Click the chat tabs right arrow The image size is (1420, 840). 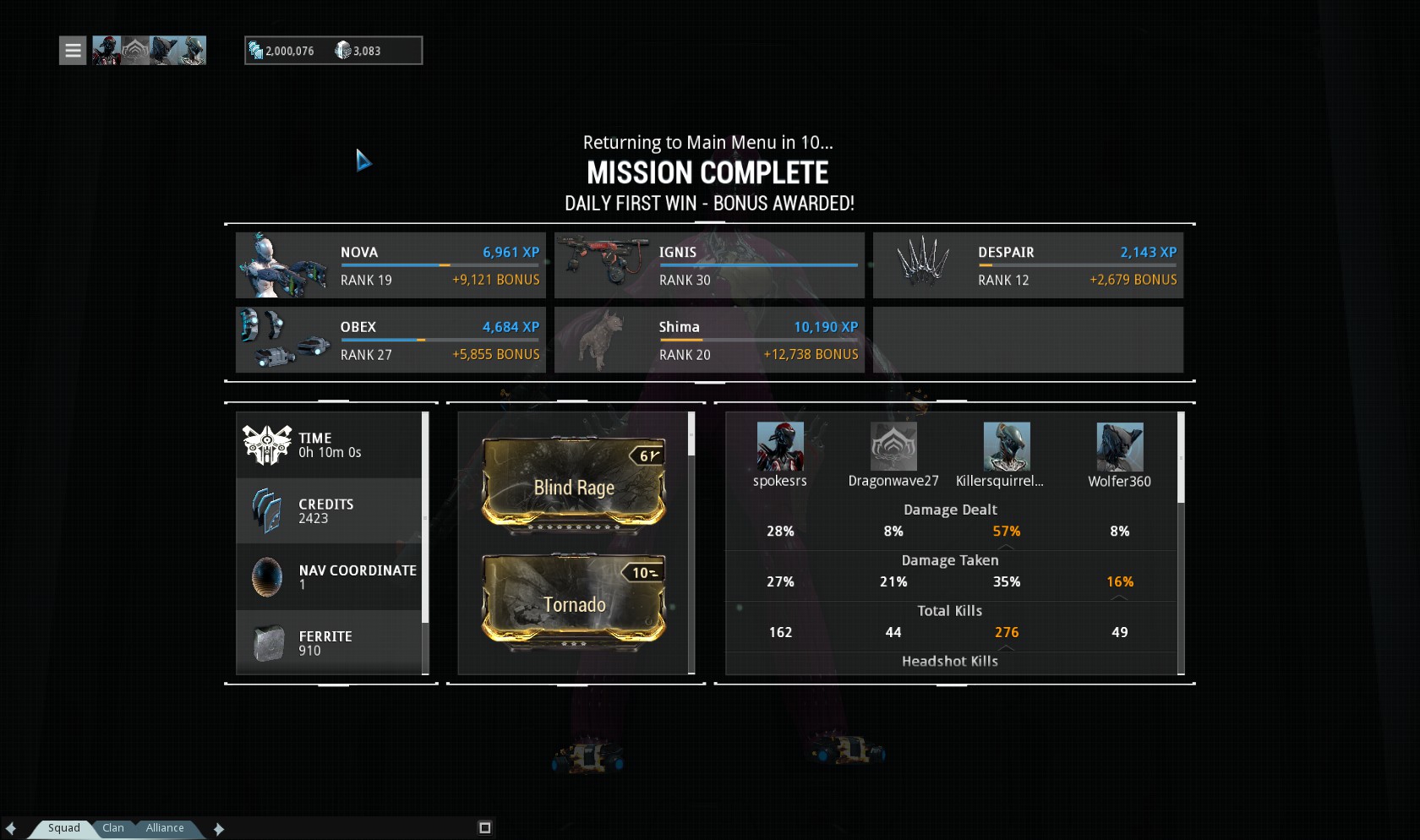(x=219, y=829)
